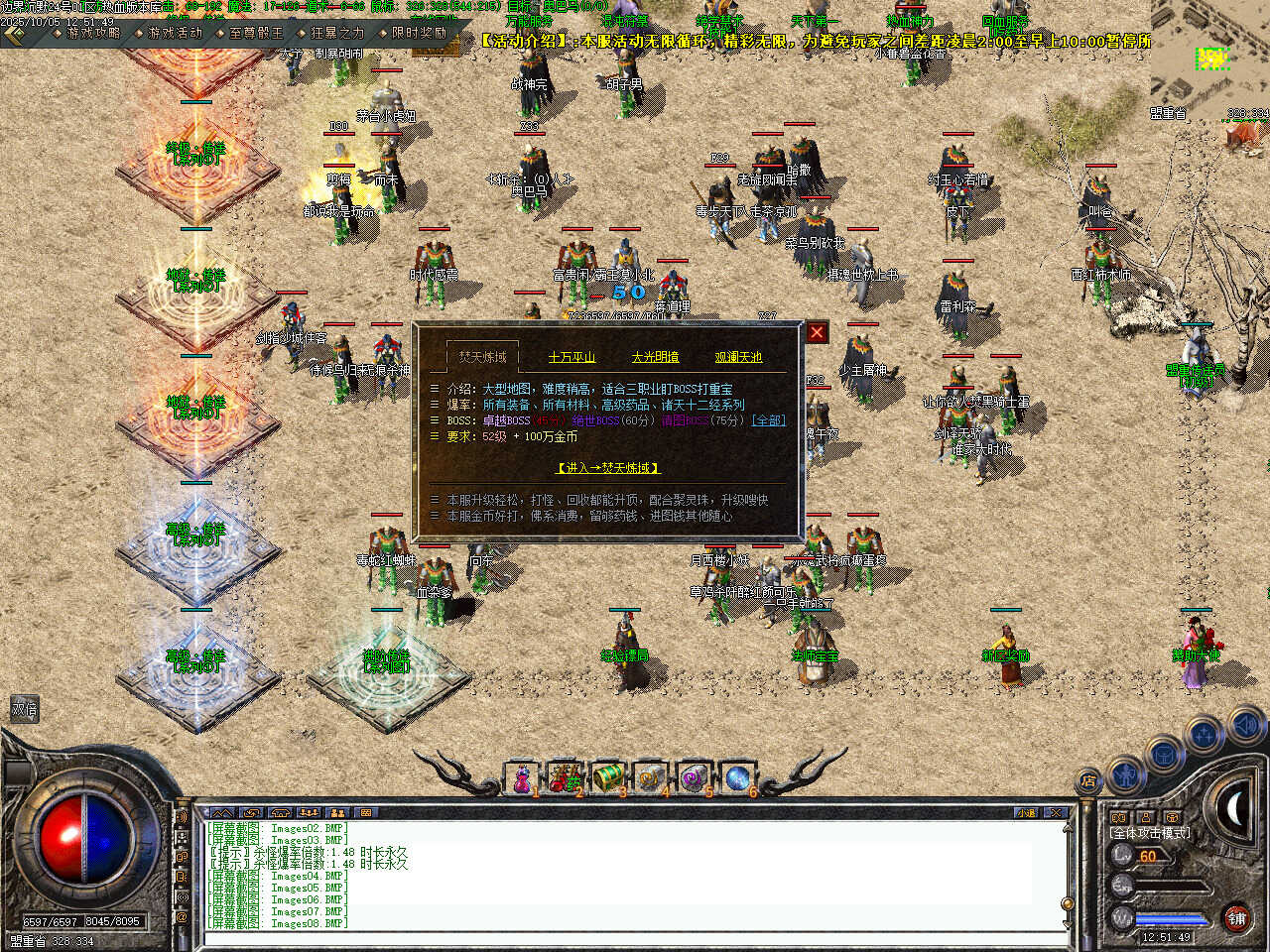Click the 进入→梵天炼域 enter link
This screenshot has height=952, width=1270.
tap(607, 468)
